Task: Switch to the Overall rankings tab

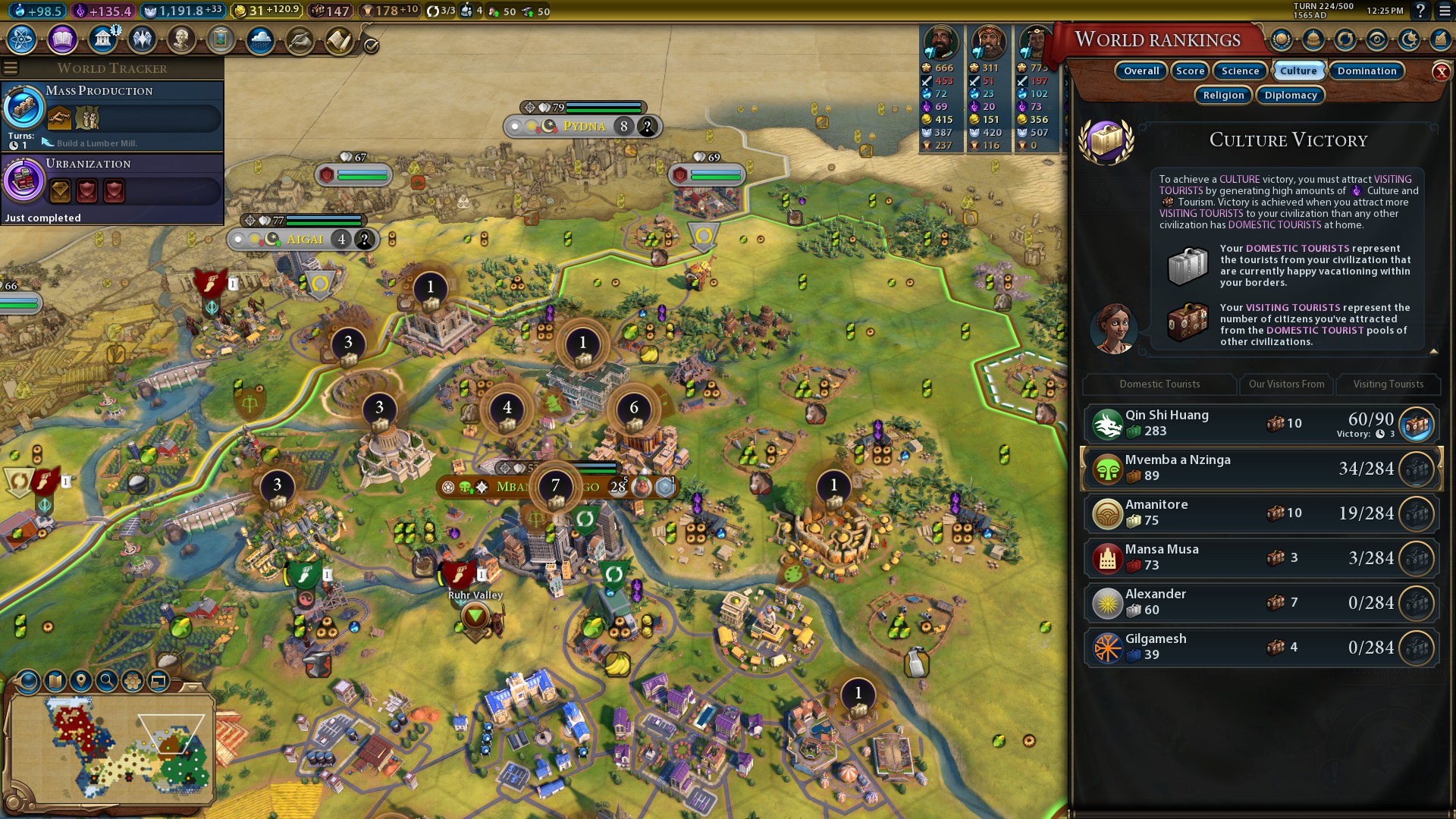Action: click(x=1141, y=71)
